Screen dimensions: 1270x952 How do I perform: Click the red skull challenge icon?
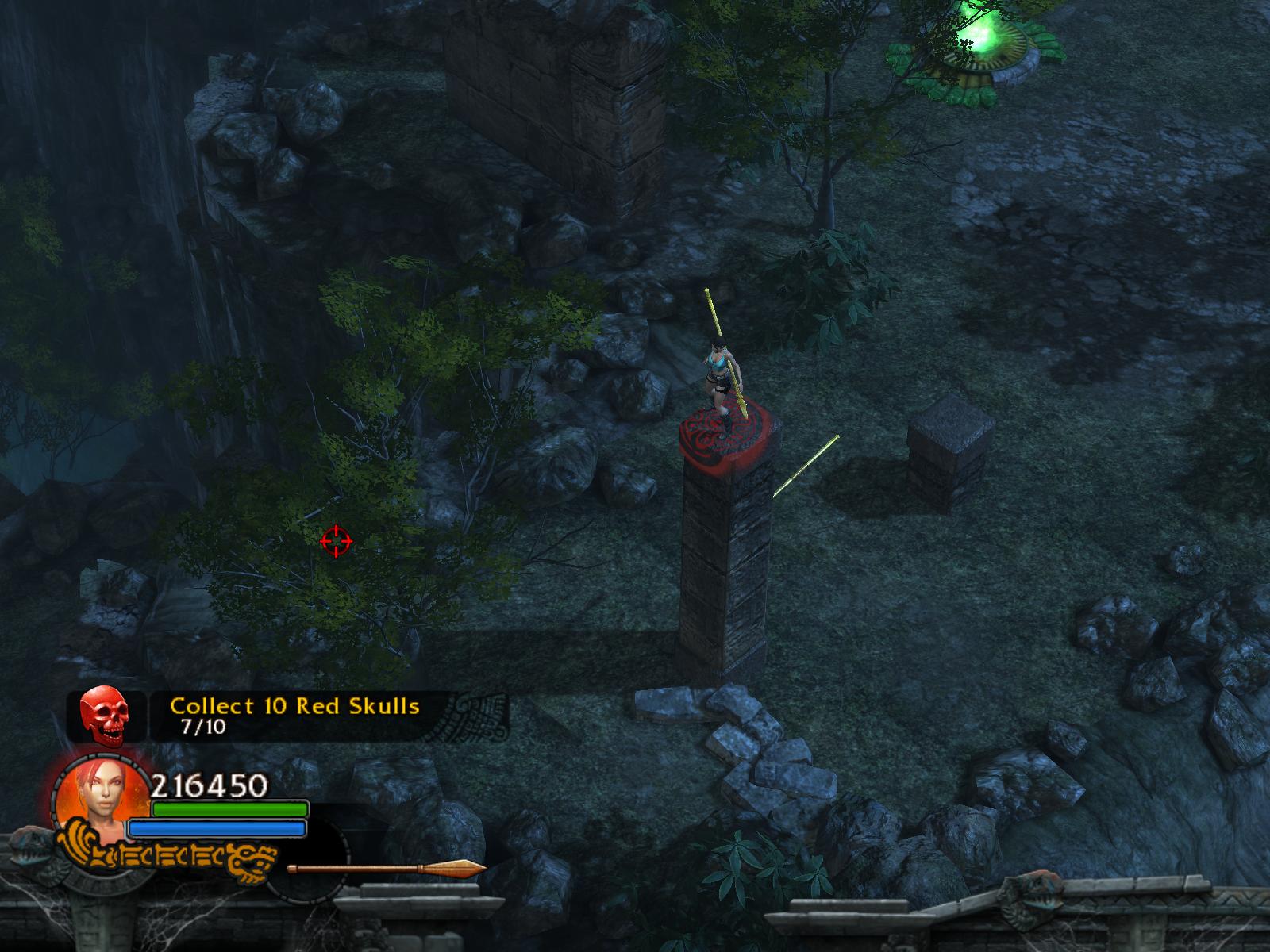[106, 716]
